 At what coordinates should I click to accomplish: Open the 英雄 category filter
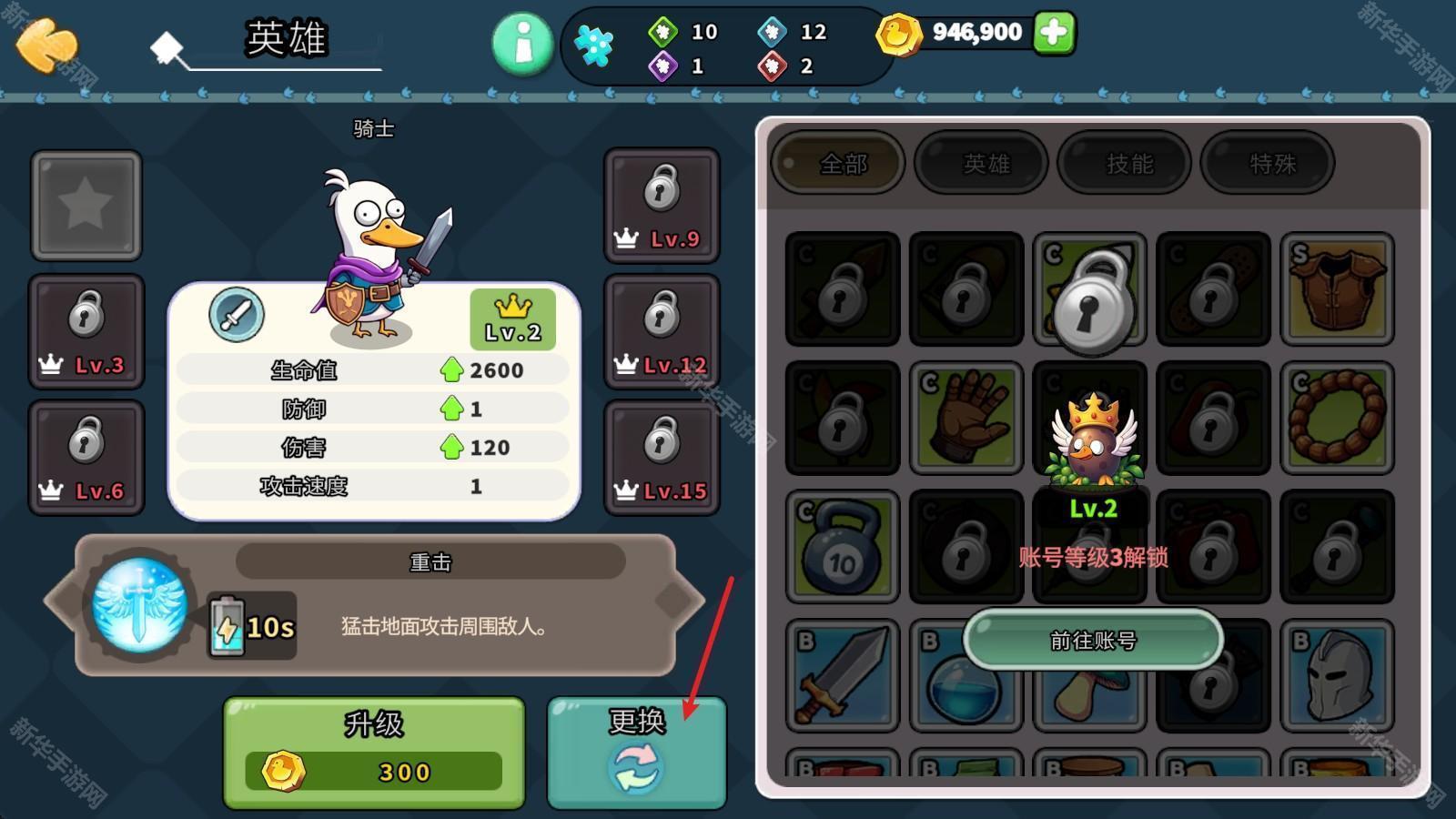(x=981, y=164)
